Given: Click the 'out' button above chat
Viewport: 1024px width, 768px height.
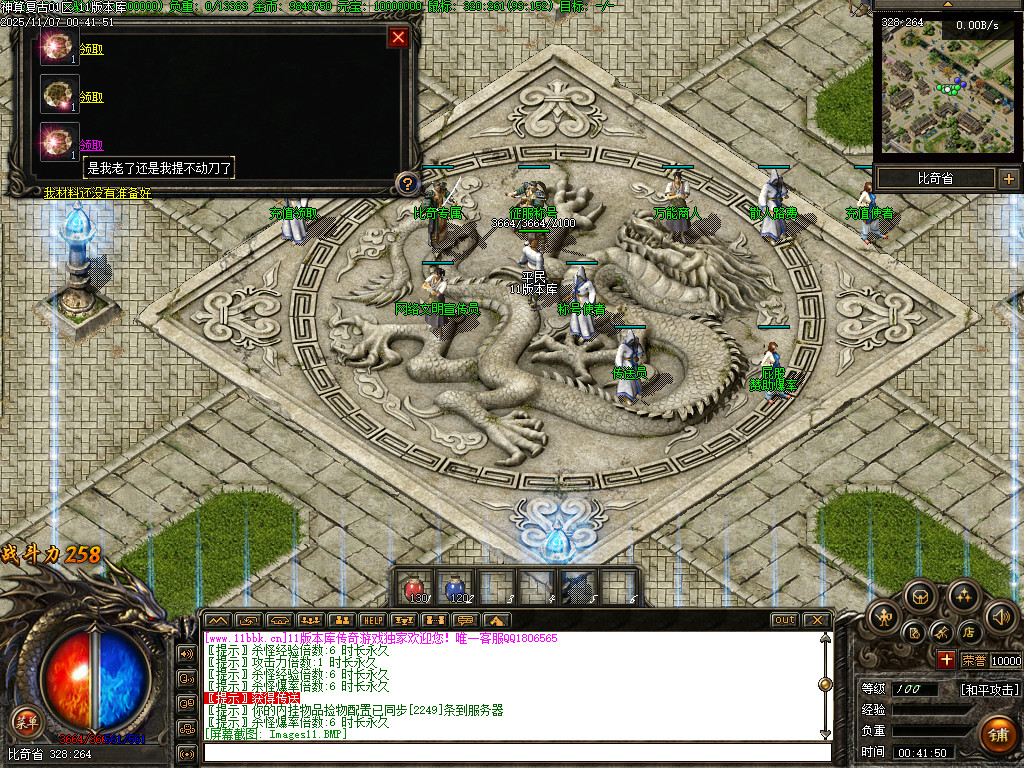Looking at the screenshot, I should [x=785, y=620].
